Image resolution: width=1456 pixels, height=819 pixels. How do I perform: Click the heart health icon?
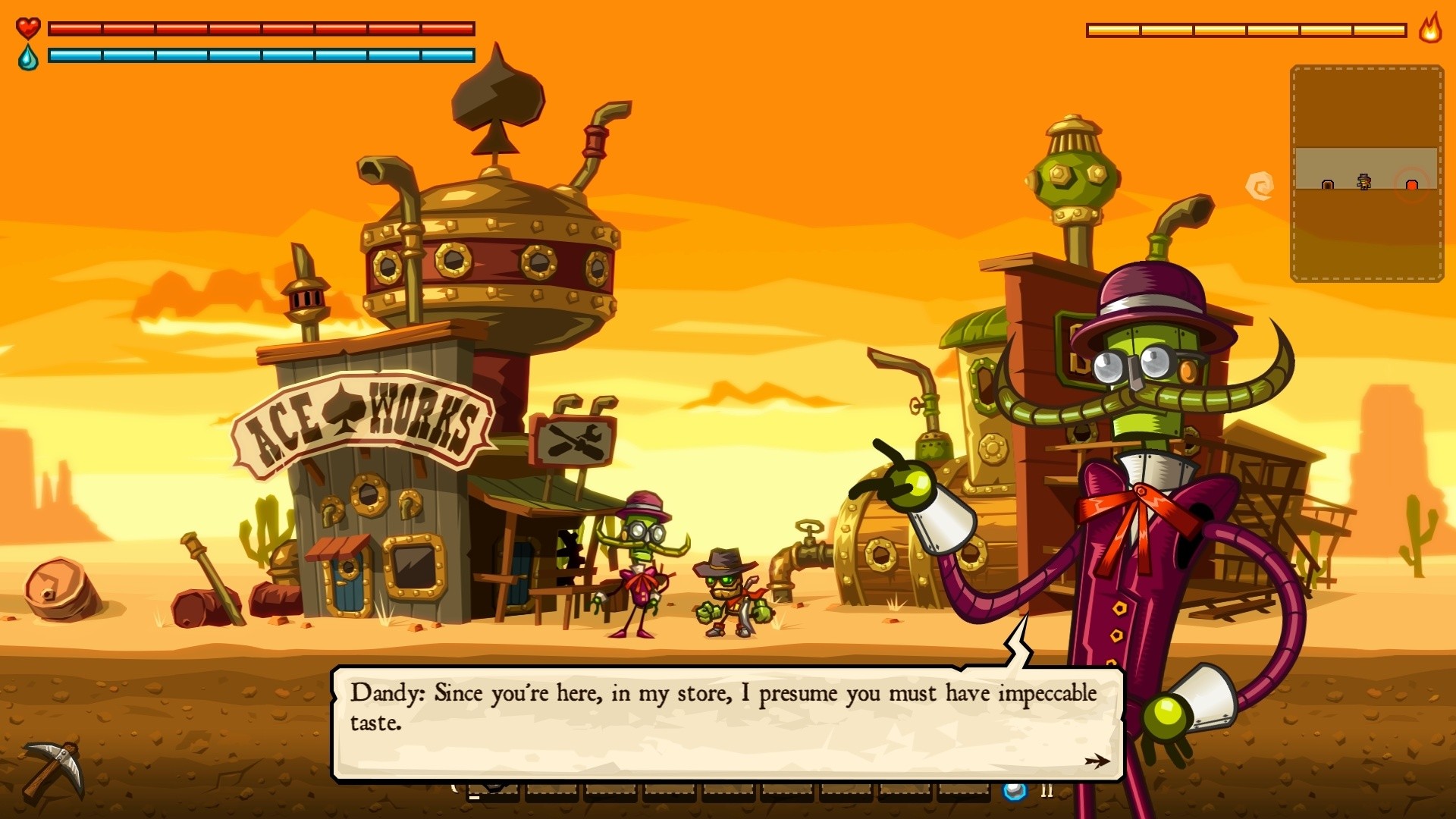coord(27,29)
